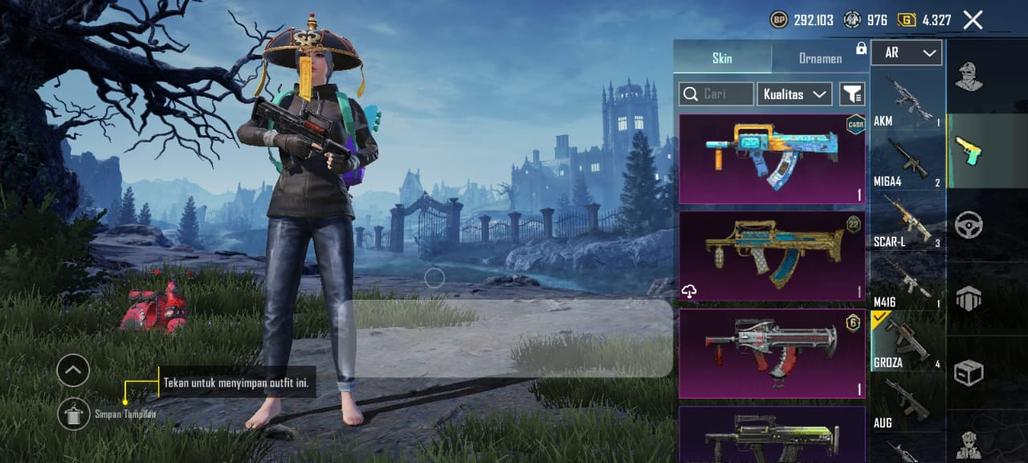Image resolution: width=1028 pixels, height=463 pixels.
Task: Type in the Cari search field
Action: pyautogui.click(x=716, y=94)
